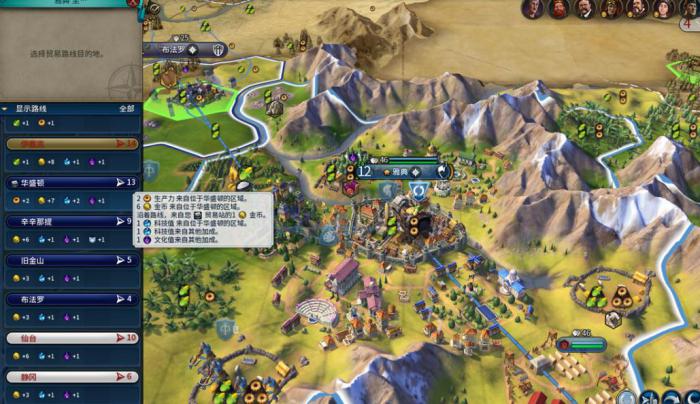
Task: Open the 雅典 city banner
Action: pyautogui.click(x=400, y=171)
